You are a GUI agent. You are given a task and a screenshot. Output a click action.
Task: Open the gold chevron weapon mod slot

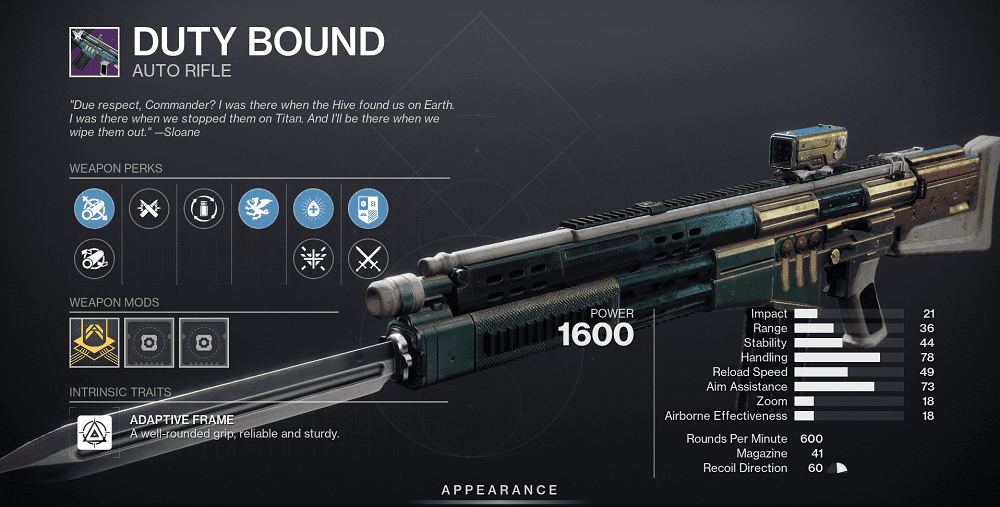[x=95, y=342]
